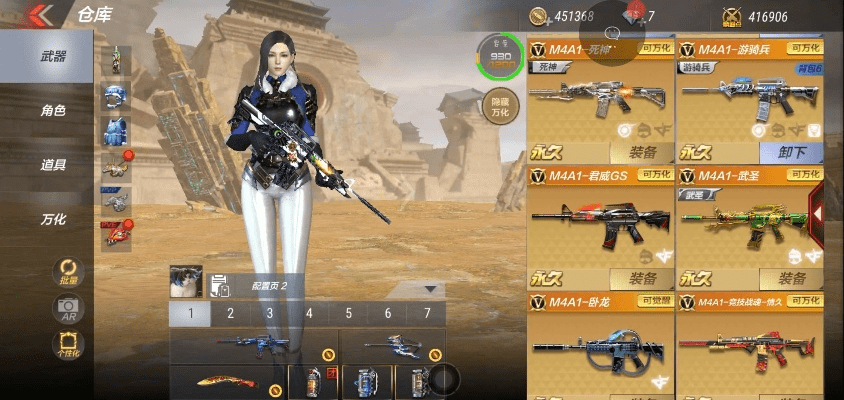Choose loadout page 3
The image size is (844, 400).
click(x=269, y=313)
